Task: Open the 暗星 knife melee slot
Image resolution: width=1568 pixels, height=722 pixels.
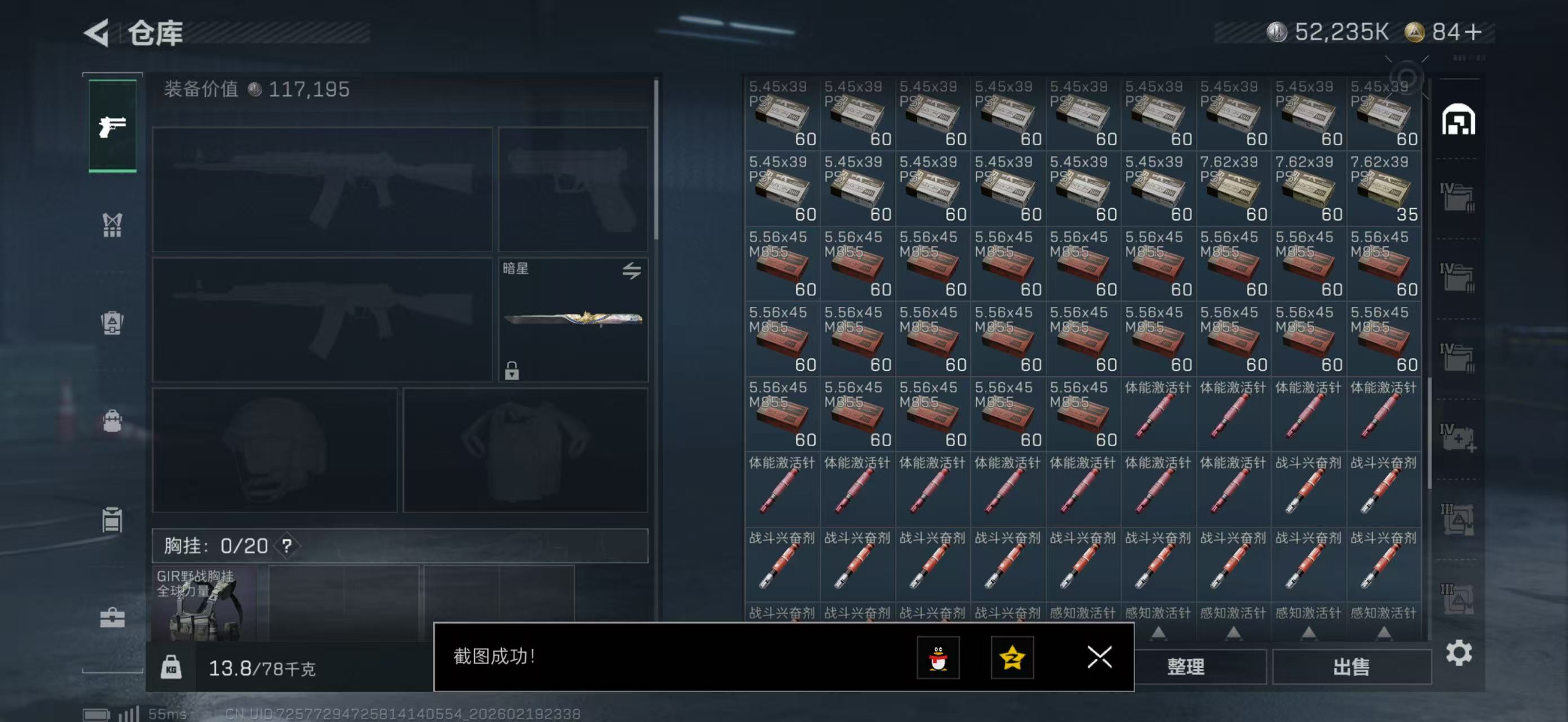Action: [573, 320]
